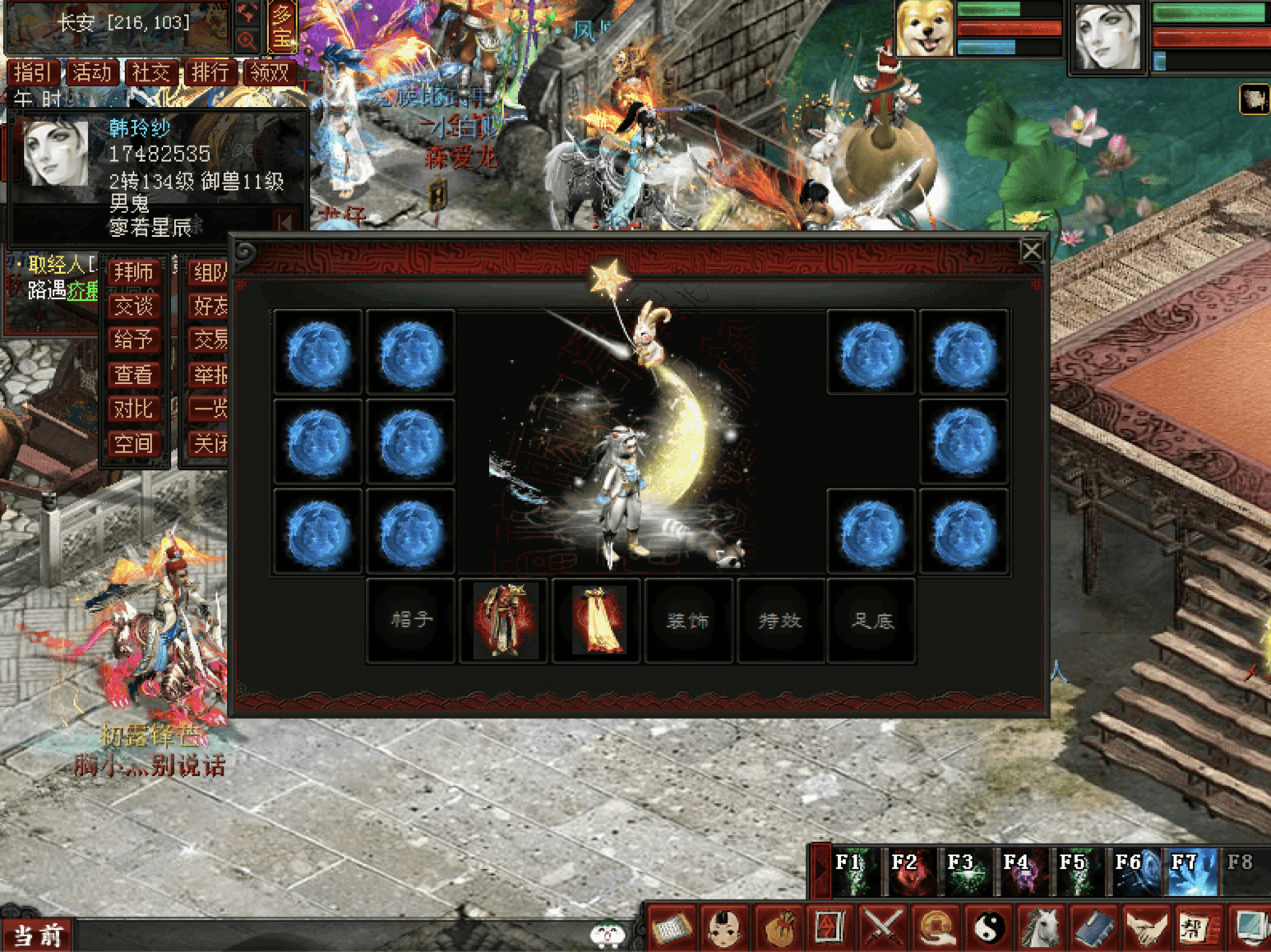Open the white horse mount menu
This screenshot has width=1271, height=952.
click(1041, 927)
